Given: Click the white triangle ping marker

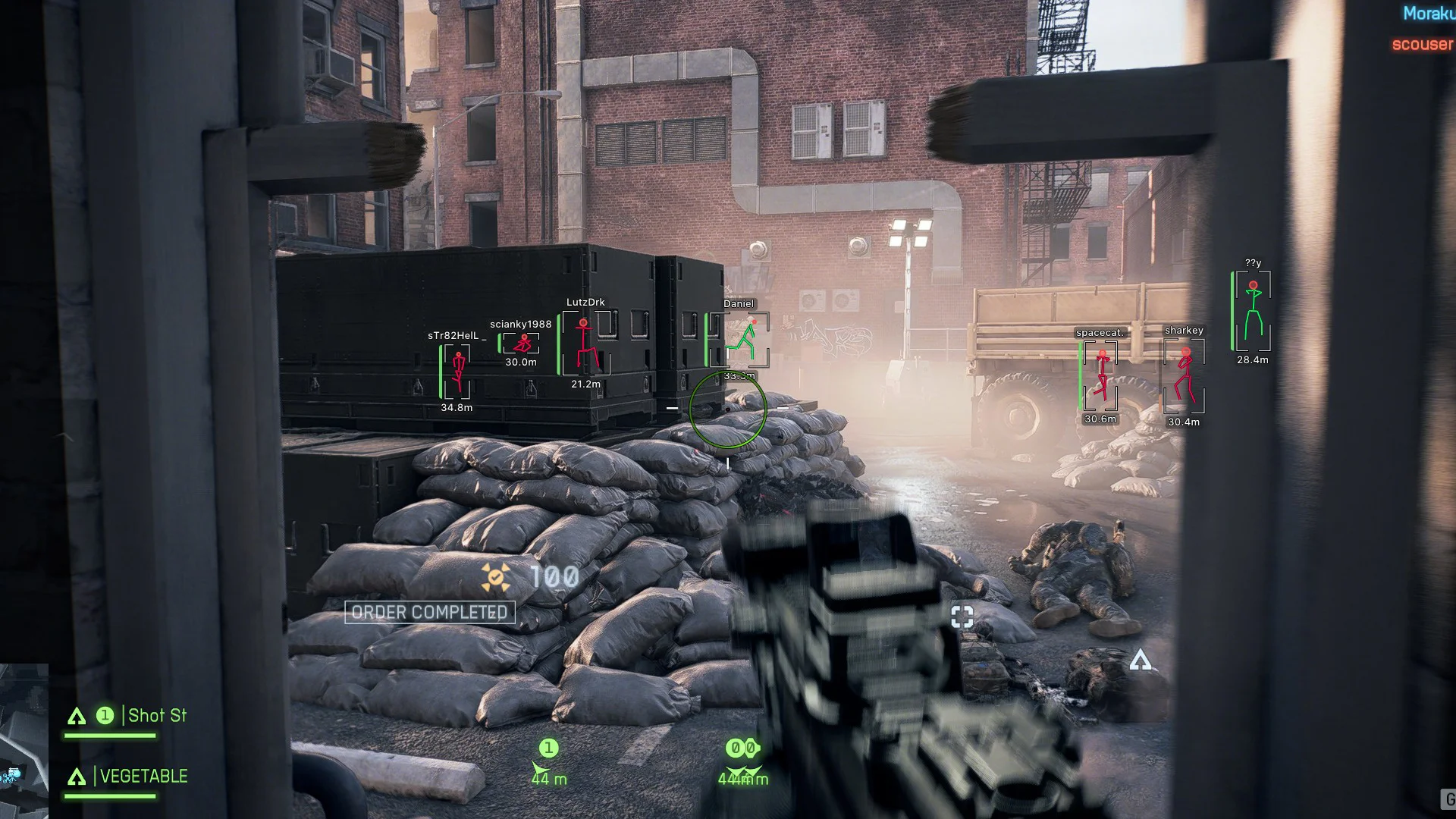Looking at the screenshot, I should point(1140,661).
